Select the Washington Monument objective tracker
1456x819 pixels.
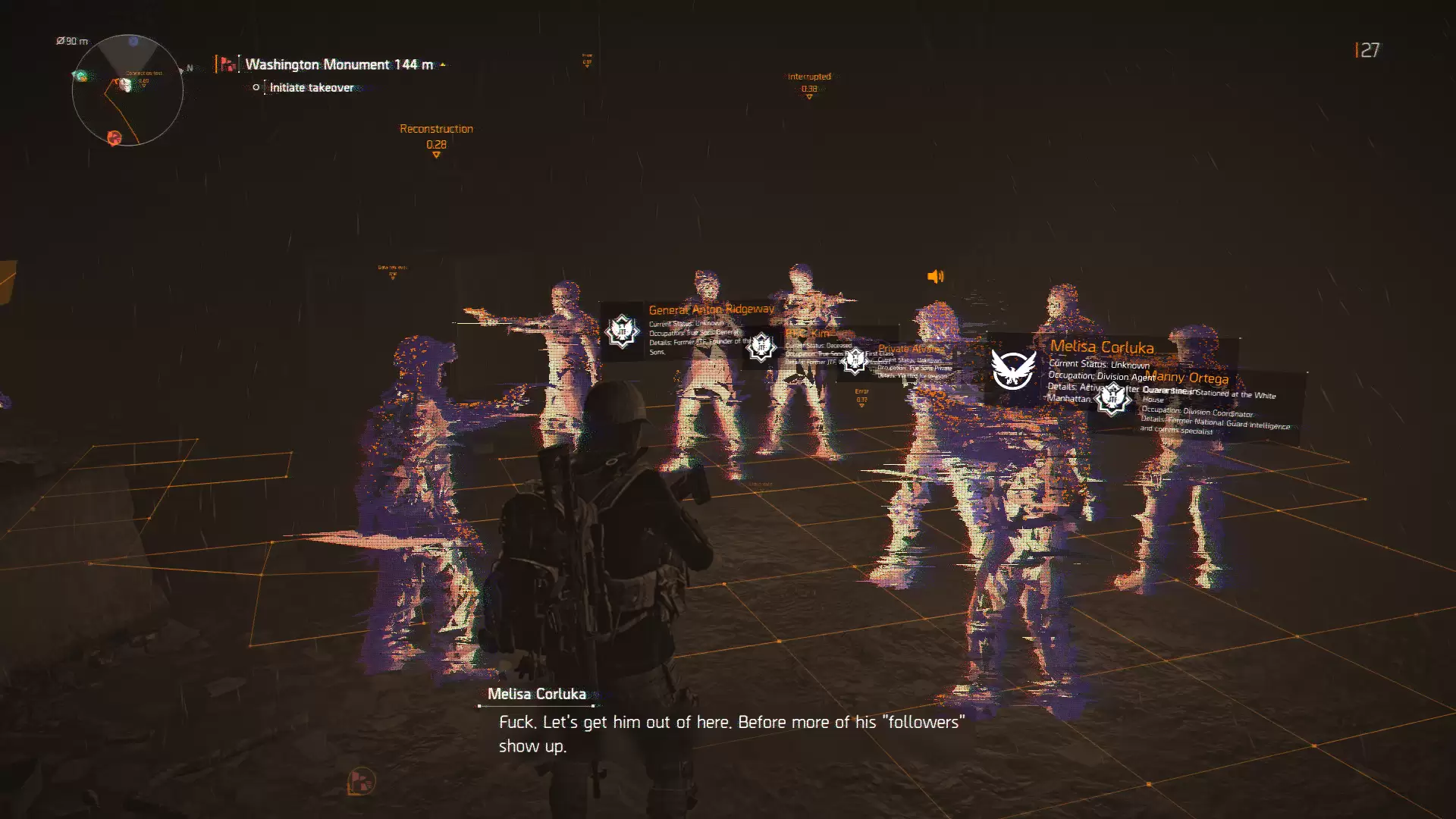[338, 64]
